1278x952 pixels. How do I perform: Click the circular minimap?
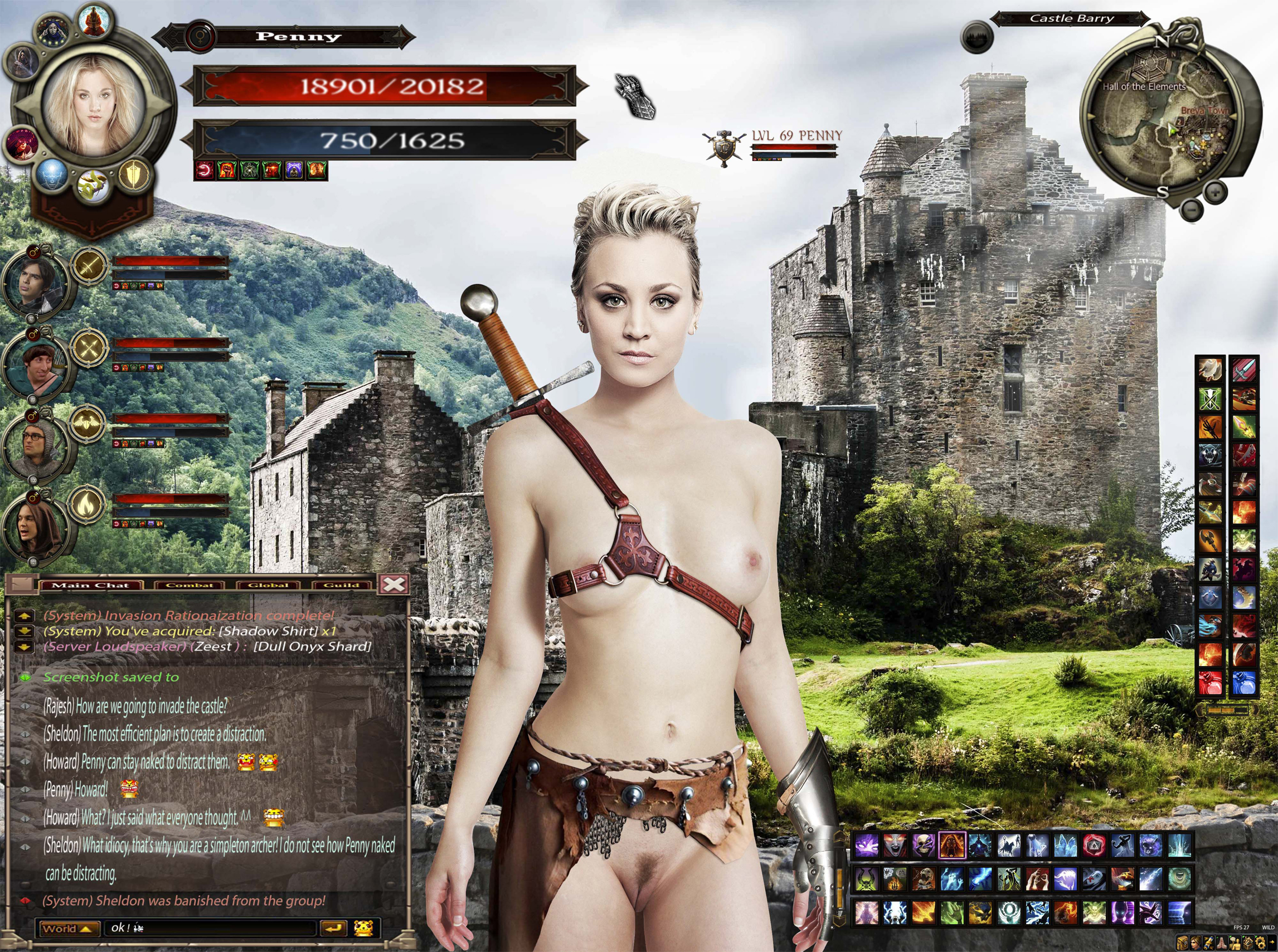pos(1158,115)
